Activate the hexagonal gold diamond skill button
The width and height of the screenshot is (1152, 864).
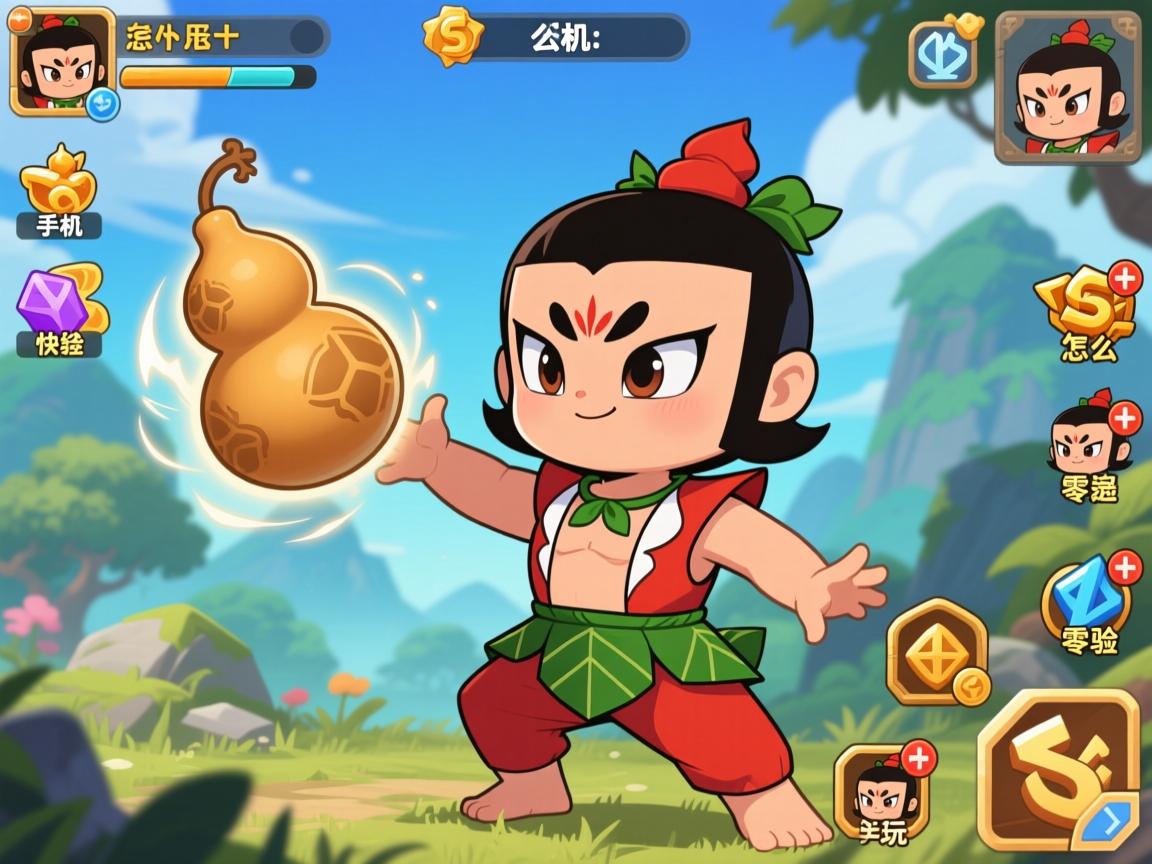click(x=937, y=652)
